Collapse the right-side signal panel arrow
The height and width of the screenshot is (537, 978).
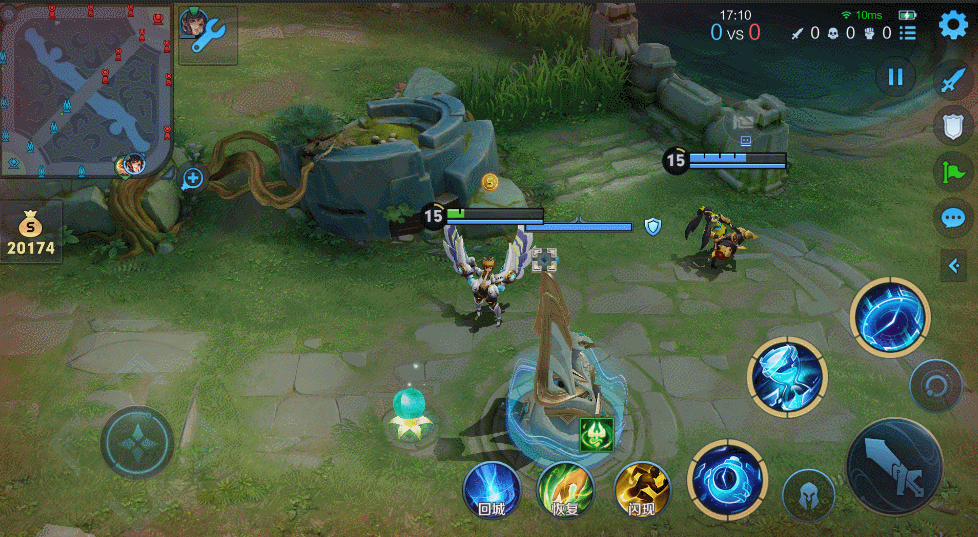[x=953, y=264]
